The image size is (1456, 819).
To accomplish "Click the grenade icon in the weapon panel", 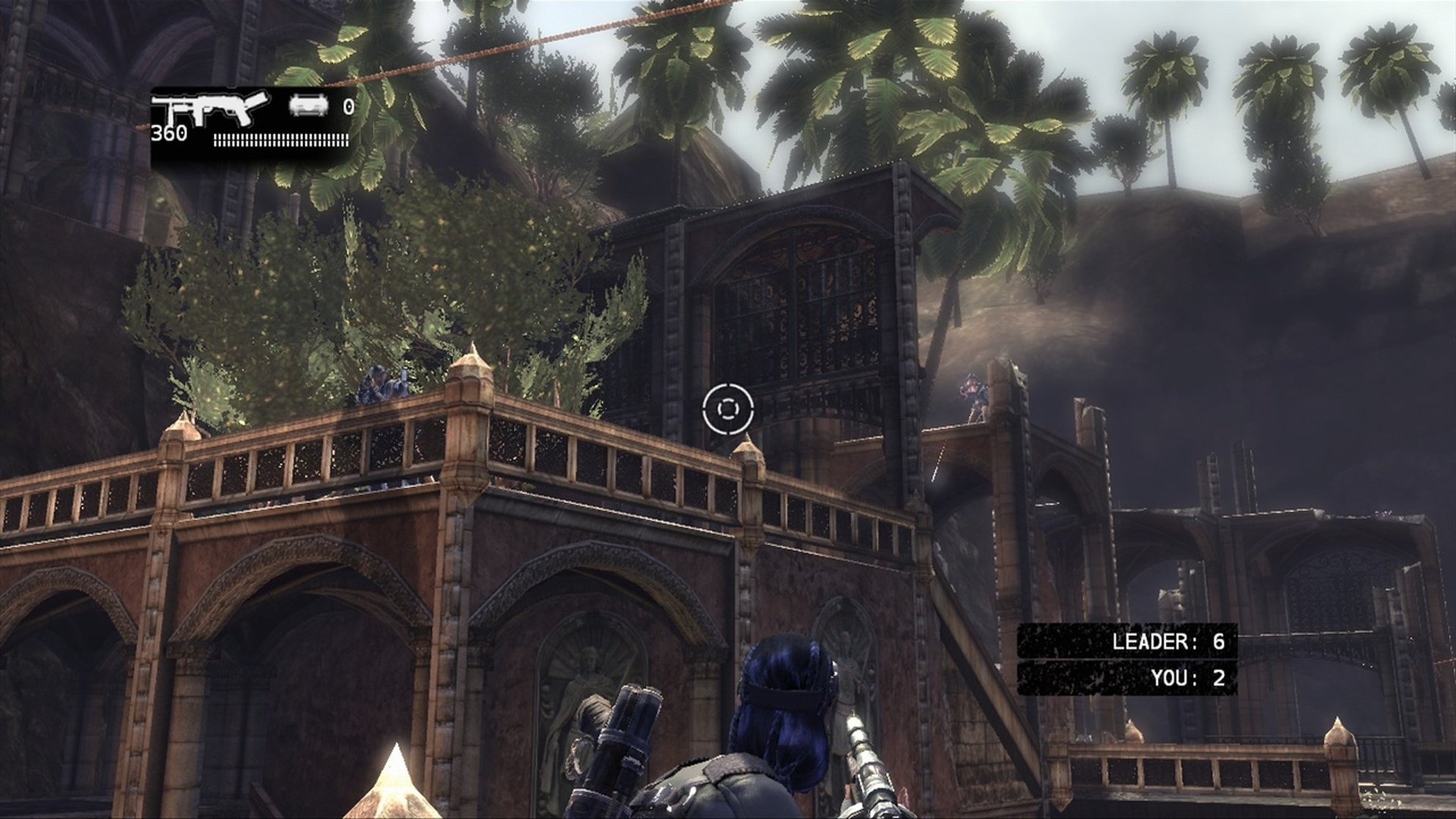I will tap(308, 106).
